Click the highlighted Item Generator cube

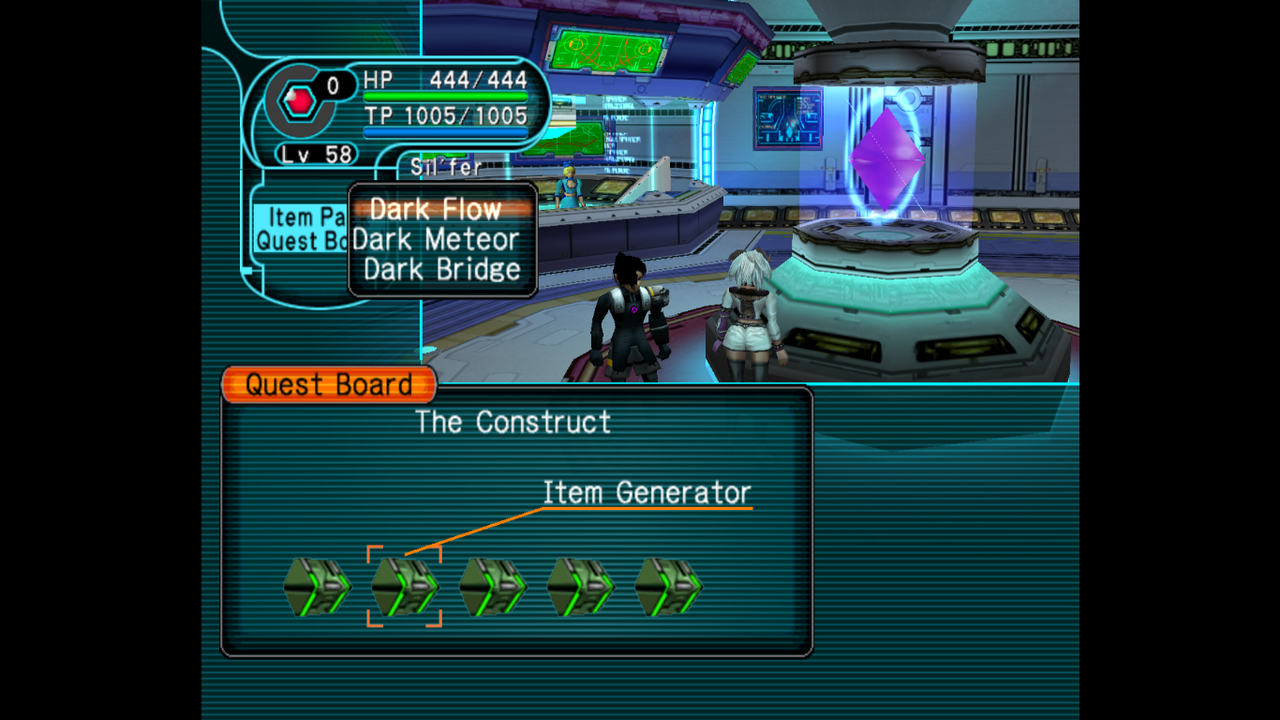(x=404, y=586)
